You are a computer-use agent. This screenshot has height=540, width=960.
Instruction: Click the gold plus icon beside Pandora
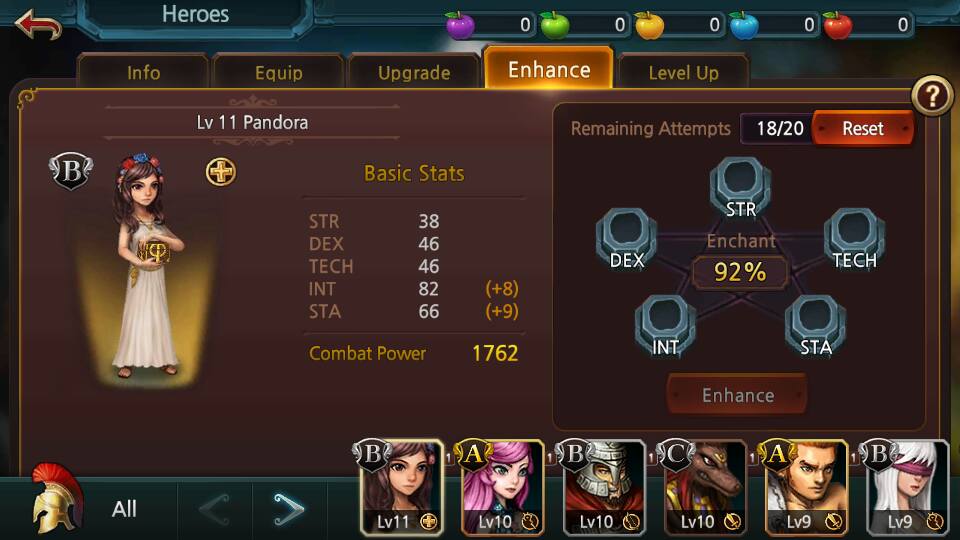[x=221, y=172]
